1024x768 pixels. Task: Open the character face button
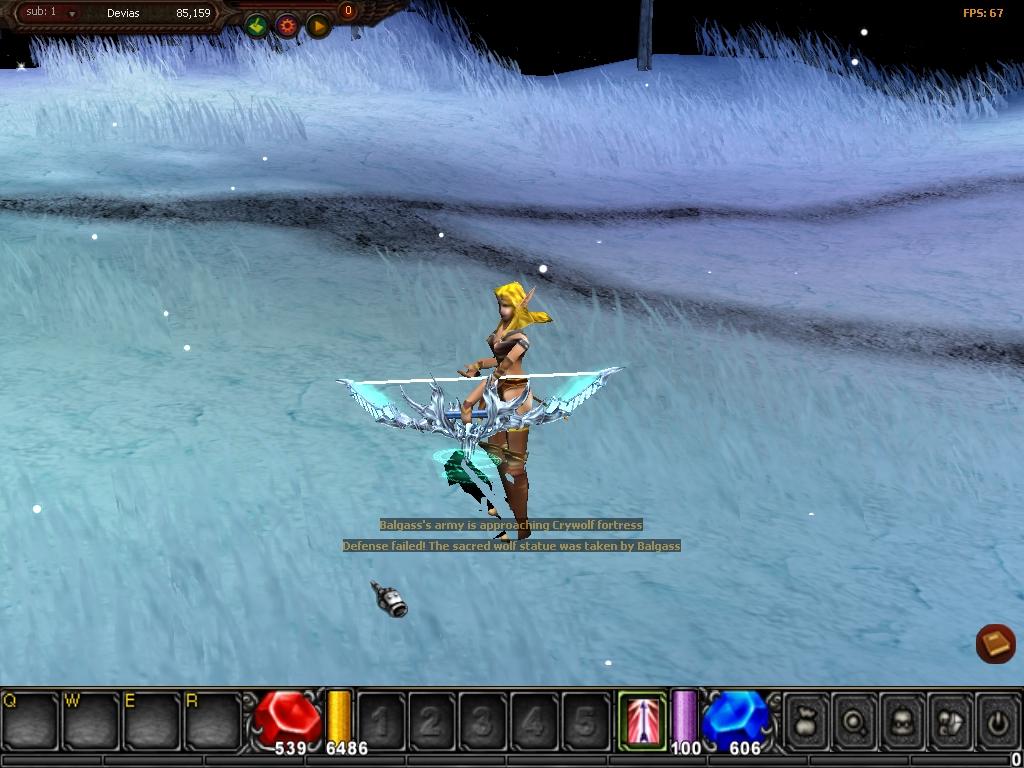[x=902, y=719]
